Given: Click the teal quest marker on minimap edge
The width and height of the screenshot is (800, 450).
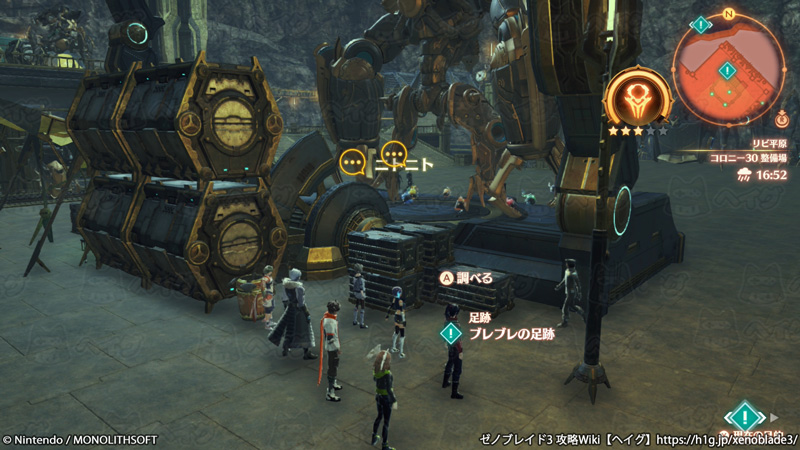Looking at the screenshot, I should tap(702, 24).
